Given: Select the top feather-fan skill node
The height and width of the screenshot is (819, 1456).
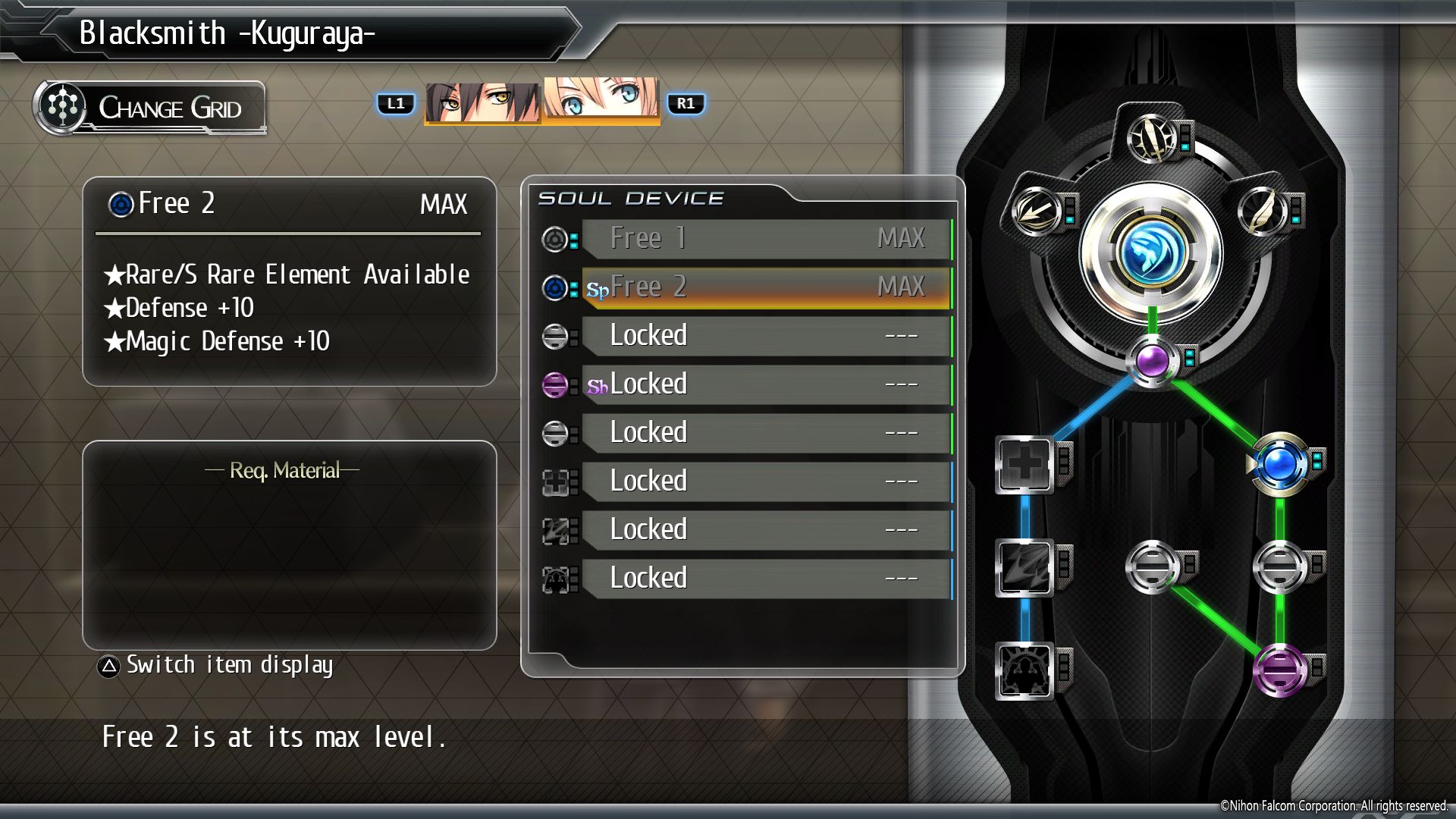Looking at the screenshot, I should click(x=1151, y=138).
